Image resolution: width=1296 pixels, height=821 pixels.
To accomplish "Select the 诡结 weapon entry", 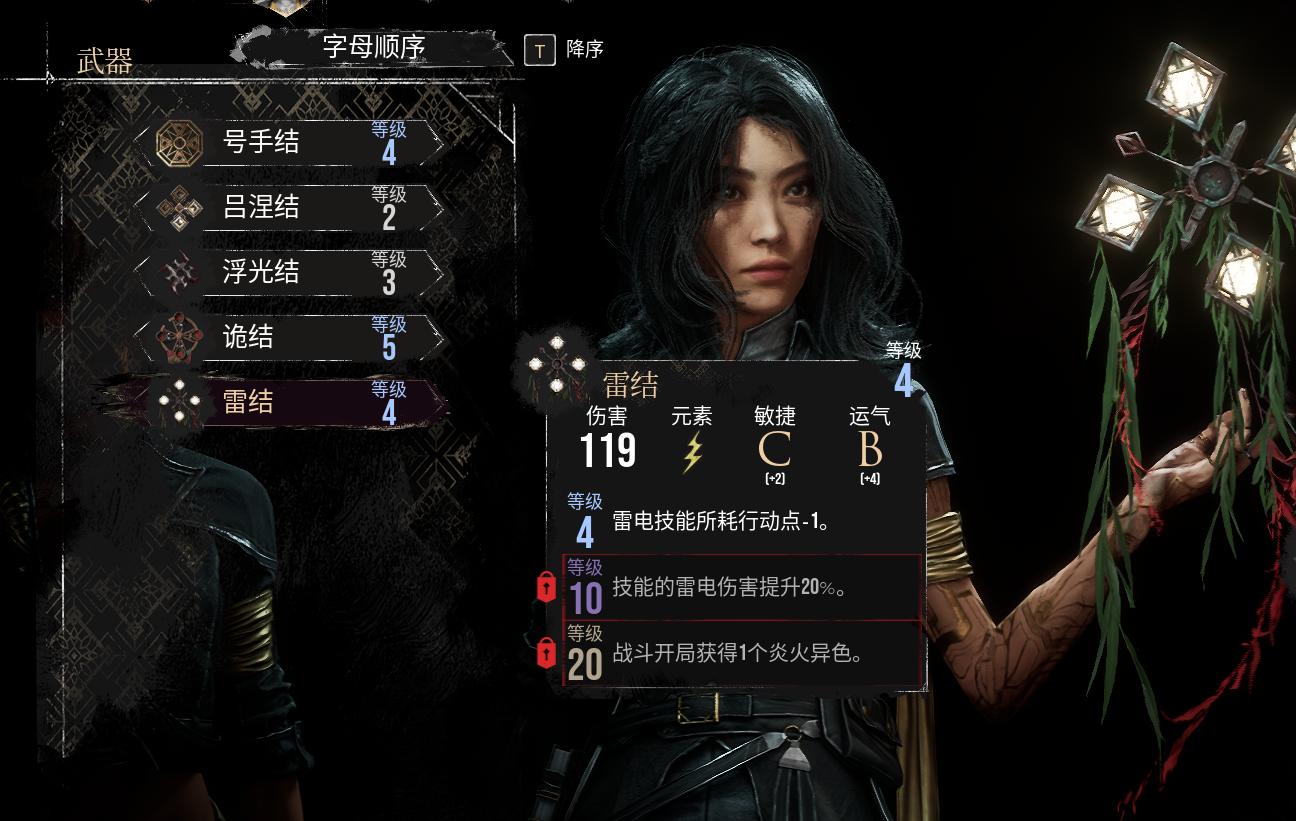I will [290, 337].
